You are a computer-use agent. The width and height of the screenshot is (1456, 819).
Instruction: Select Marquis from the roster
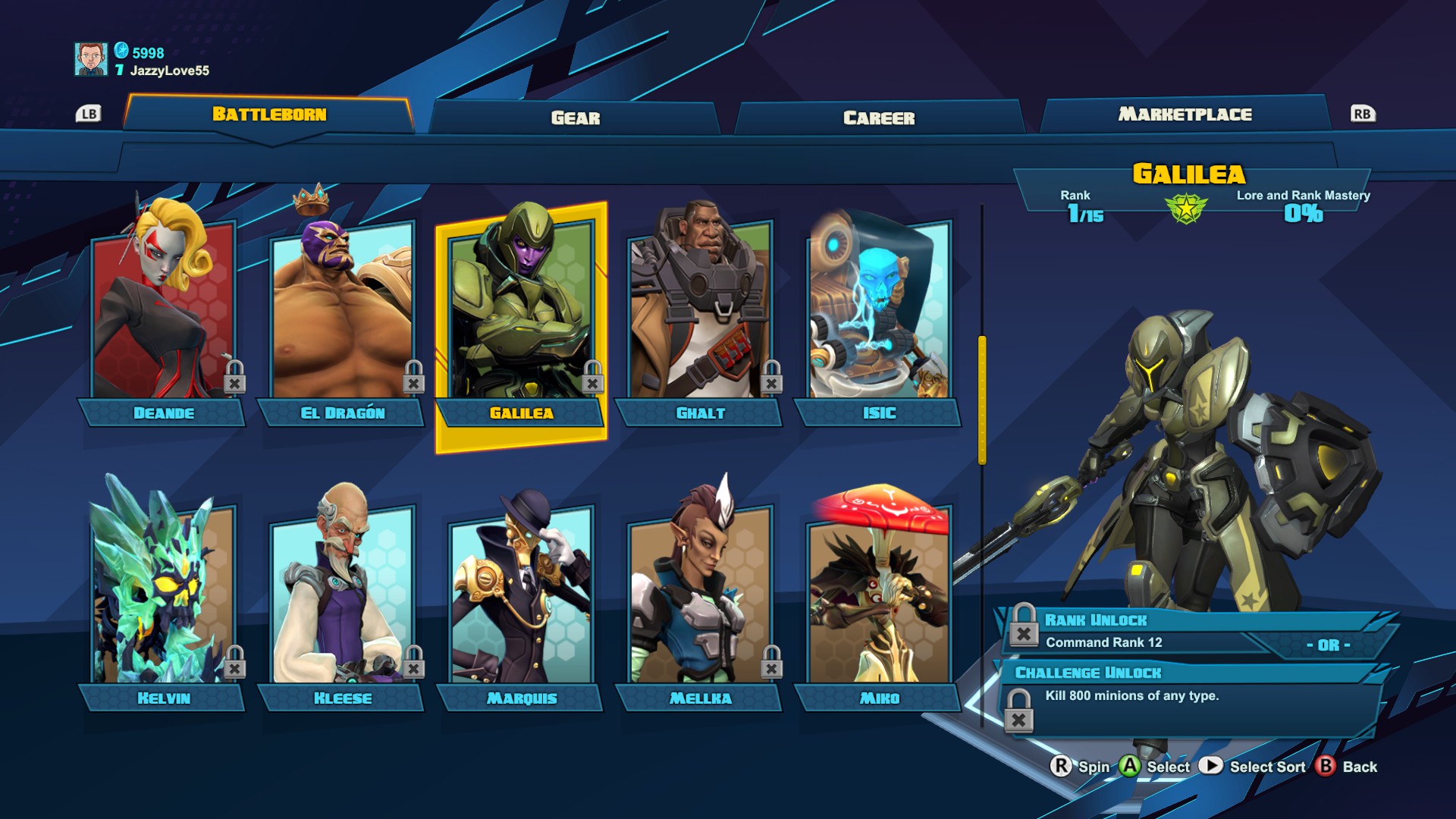(x=521, y=599)
